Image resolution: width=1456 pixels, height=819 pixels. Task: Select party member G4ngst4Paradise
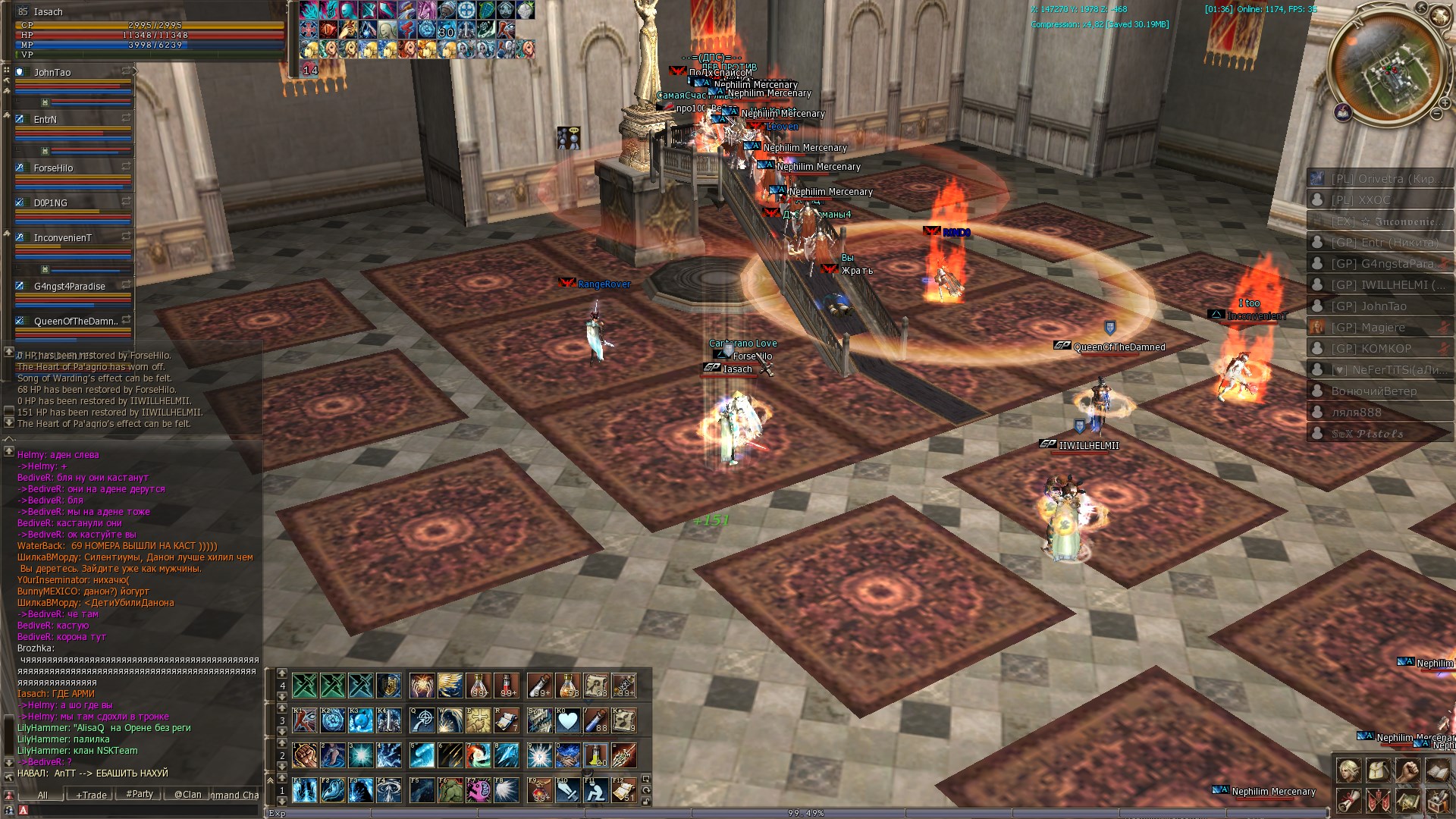click(69, 287)
